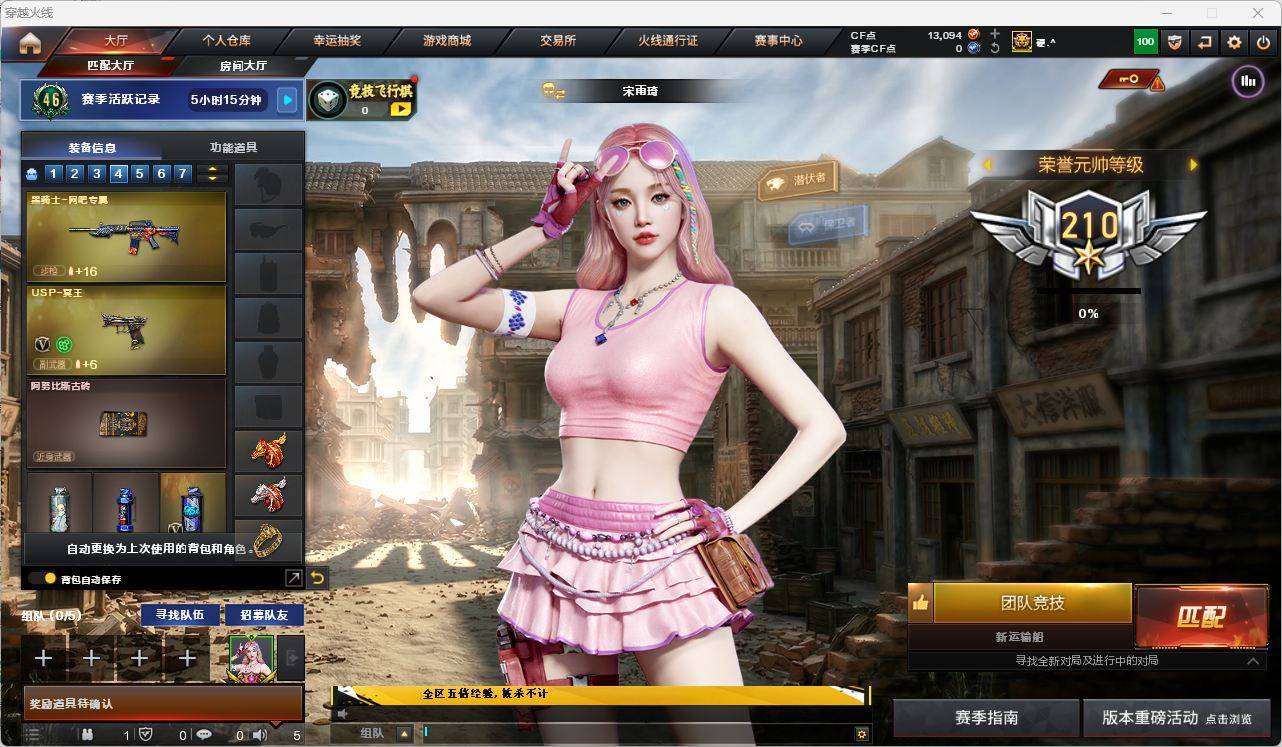Click the plus icon to recharge CF点
Viewport: 1282px width, 747px height.
[994, 33]
